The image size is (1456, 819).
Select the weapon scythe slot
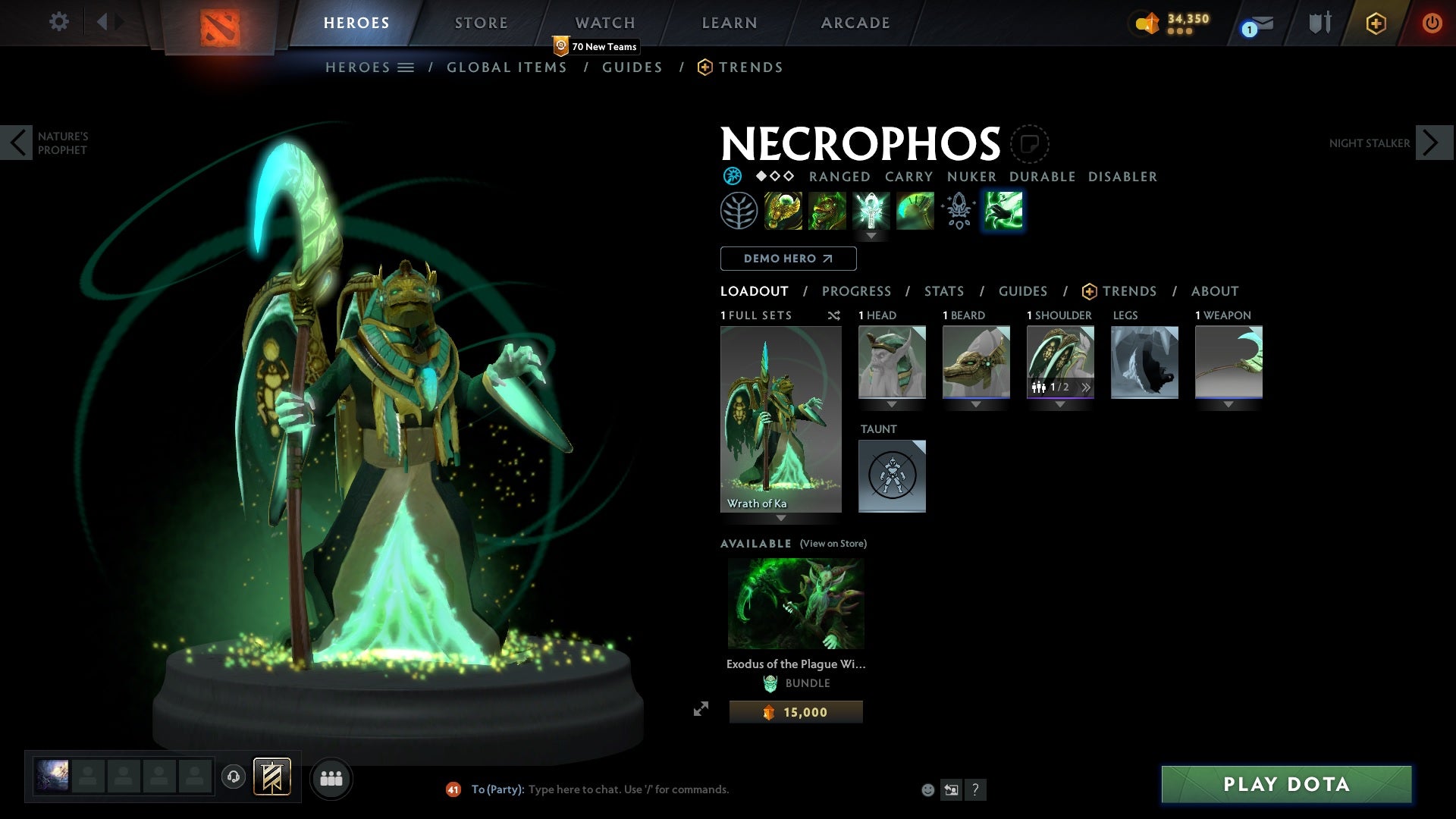(x=1228, y=362)
